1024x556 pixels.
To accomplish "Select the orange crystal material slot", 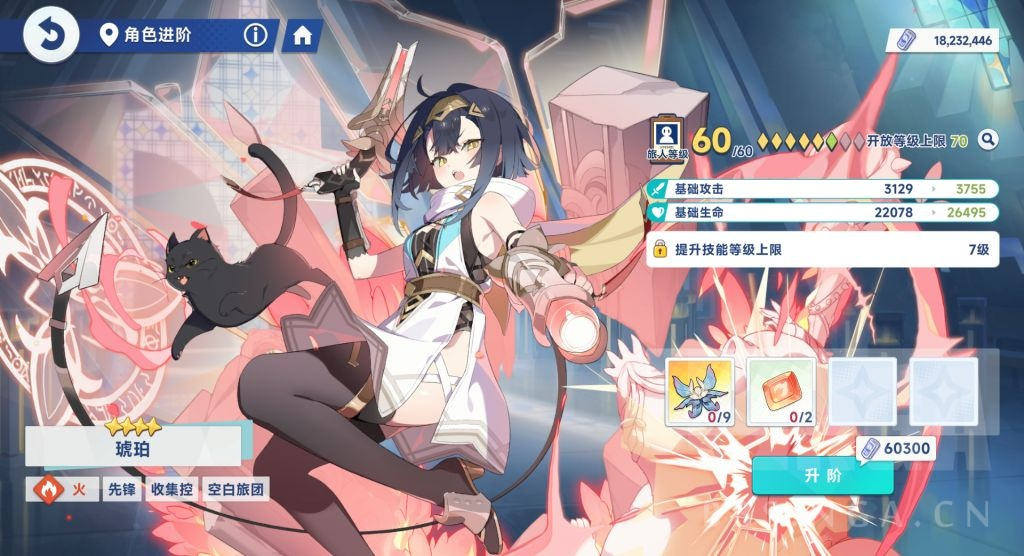I will click(781, 391).
